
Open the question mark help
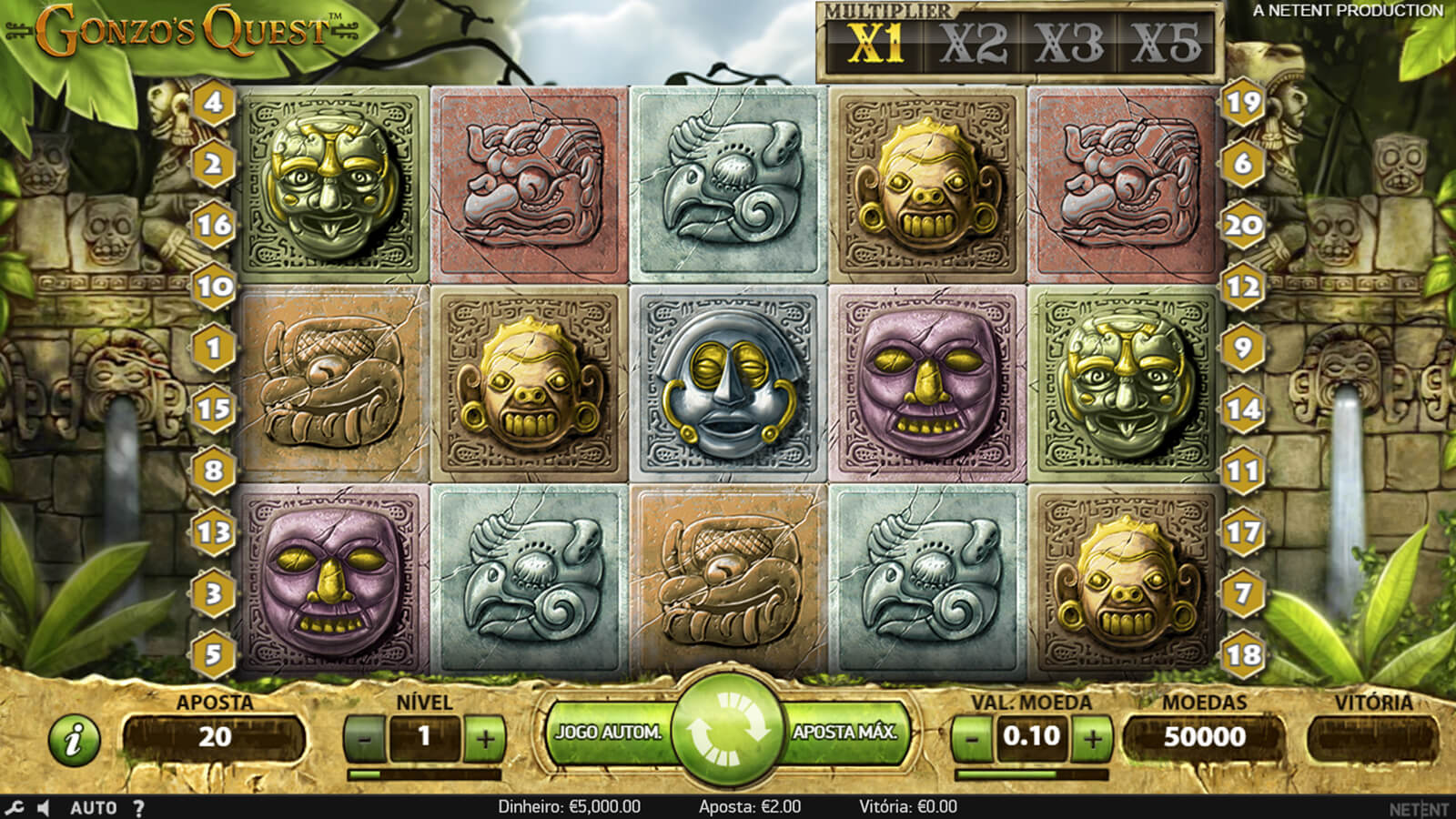(138, 807)
